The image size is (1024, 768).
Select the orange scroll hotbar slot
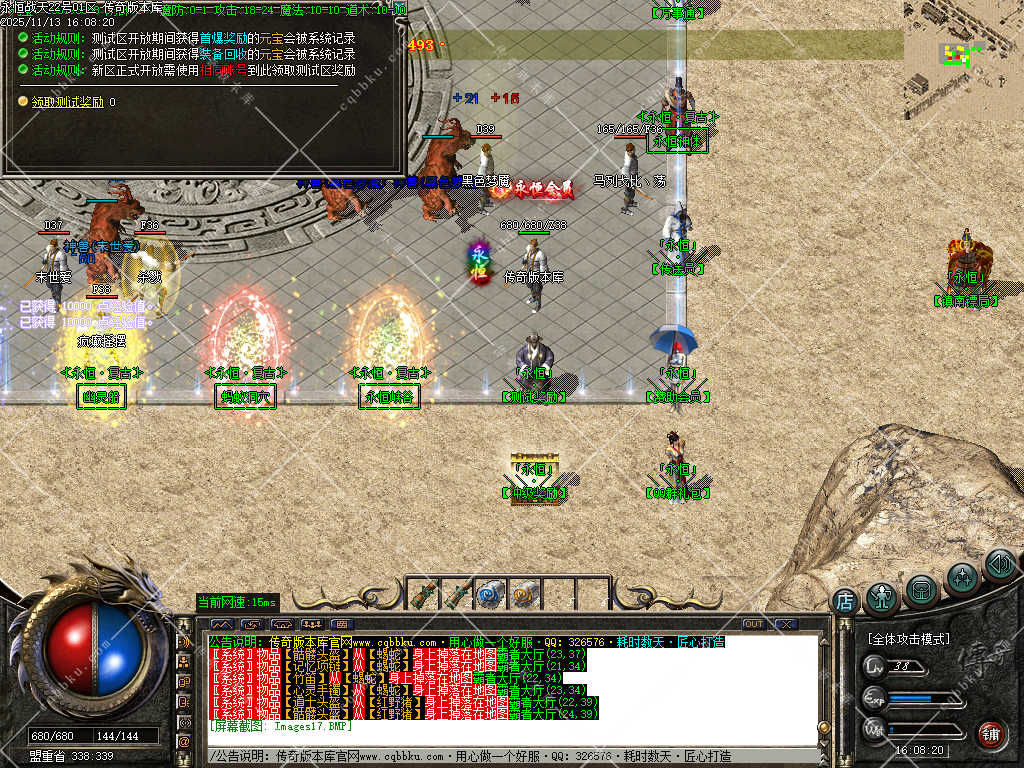pyautogui.click(x=524, y=594)
